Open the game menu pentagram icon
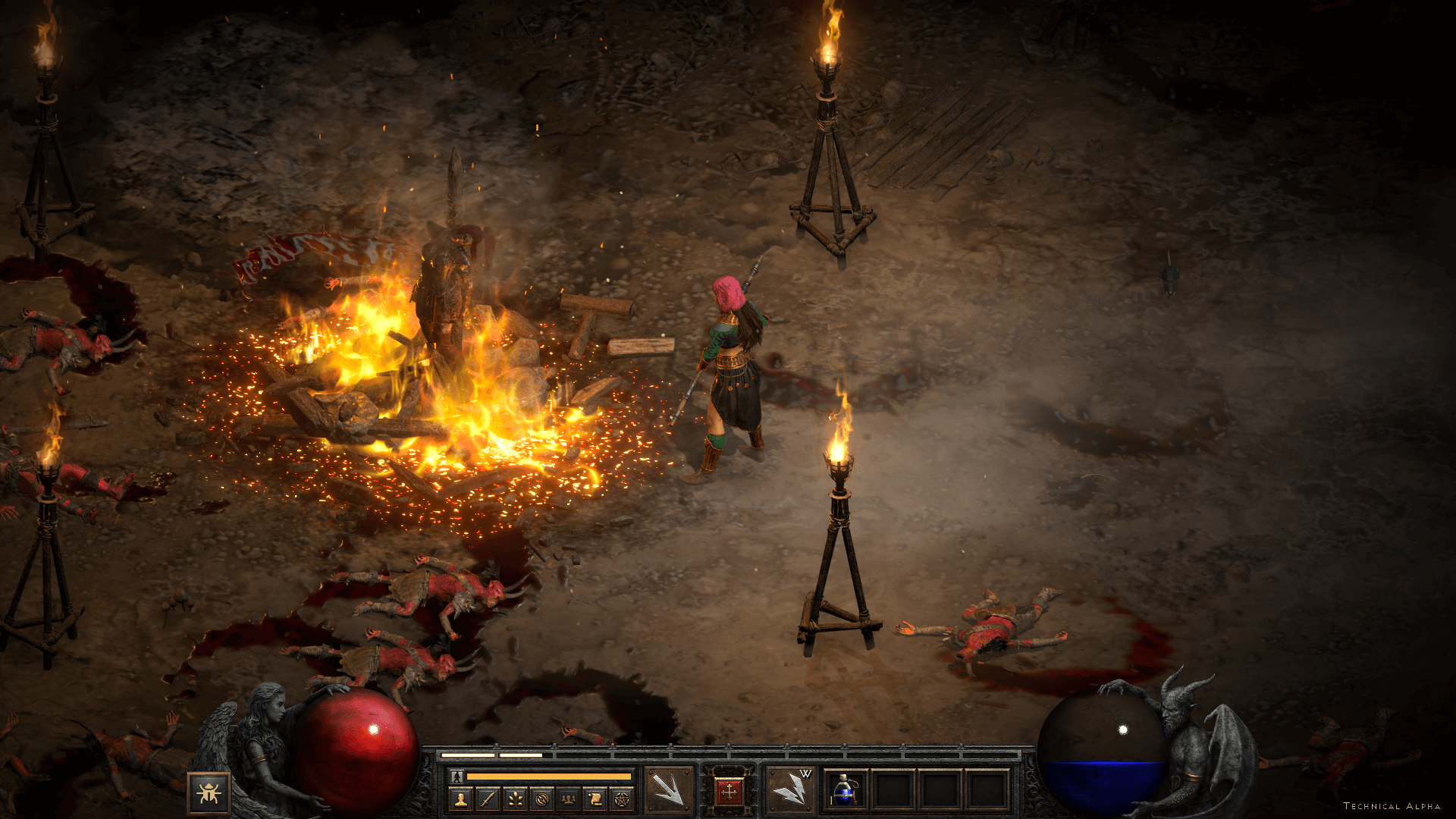 pyautogui.click(x=621, y=799)
